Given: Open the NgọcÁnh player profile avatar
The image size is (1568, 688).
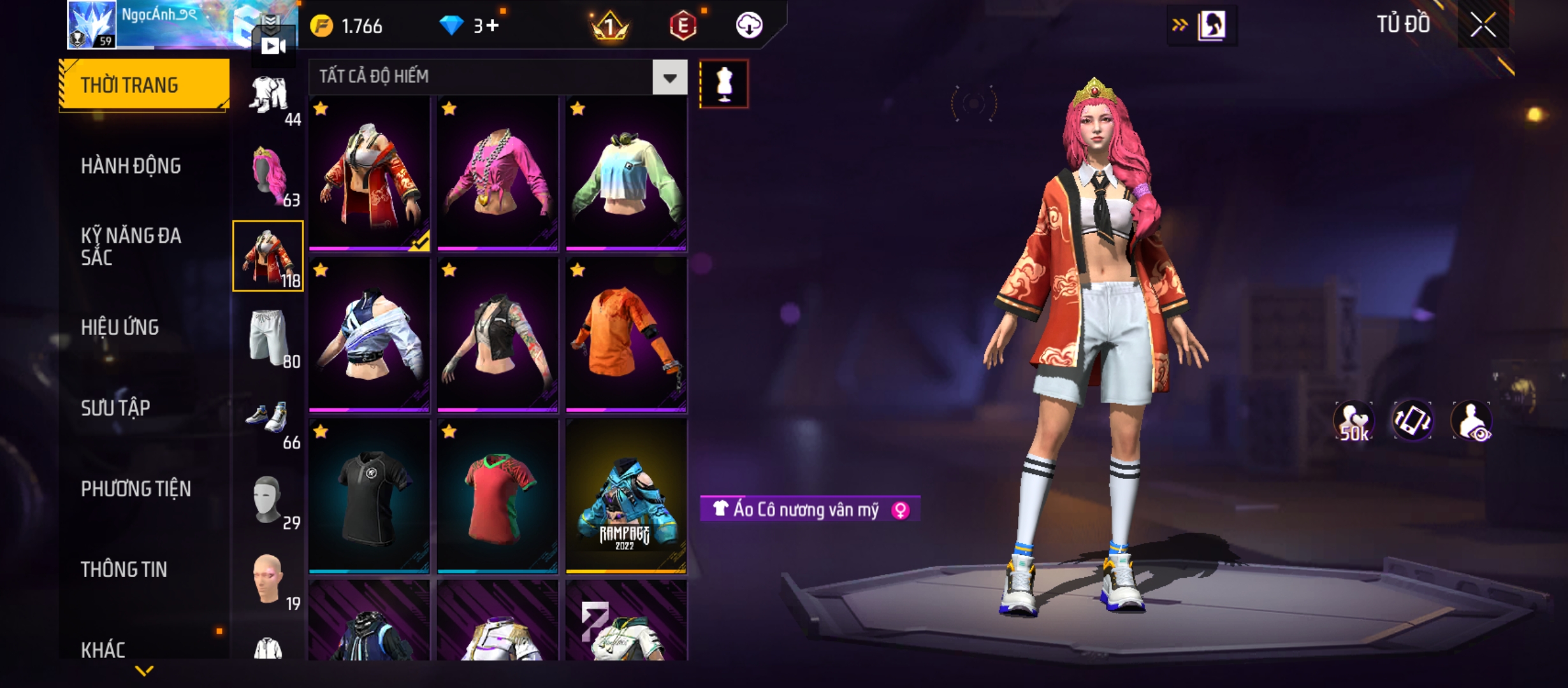Looking at the screenshot, I should pyautogui.click(x=92, y=24).
